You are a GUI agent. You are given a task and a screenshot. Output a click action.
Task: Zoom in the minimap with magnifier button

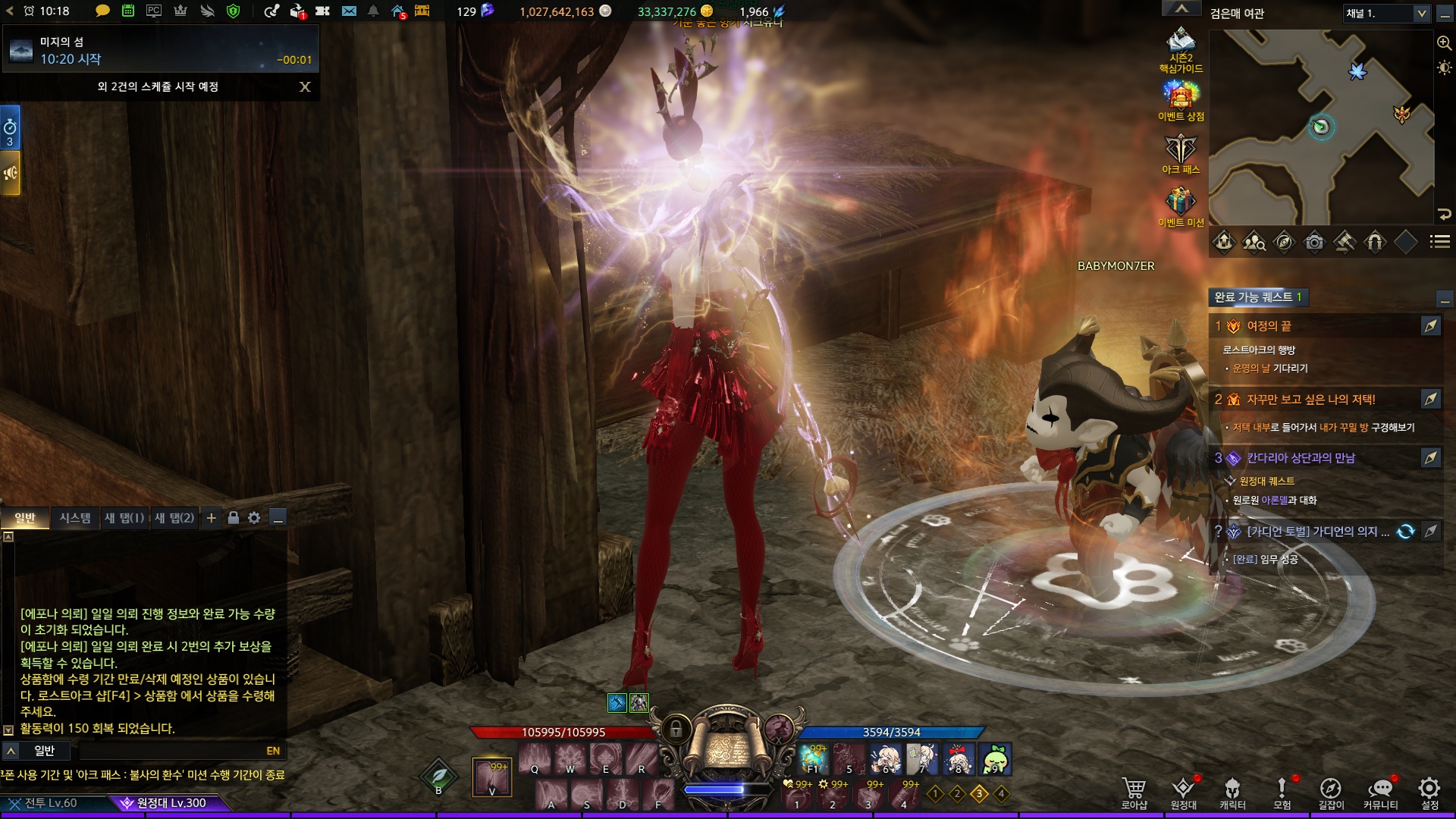click(1444, 43)
